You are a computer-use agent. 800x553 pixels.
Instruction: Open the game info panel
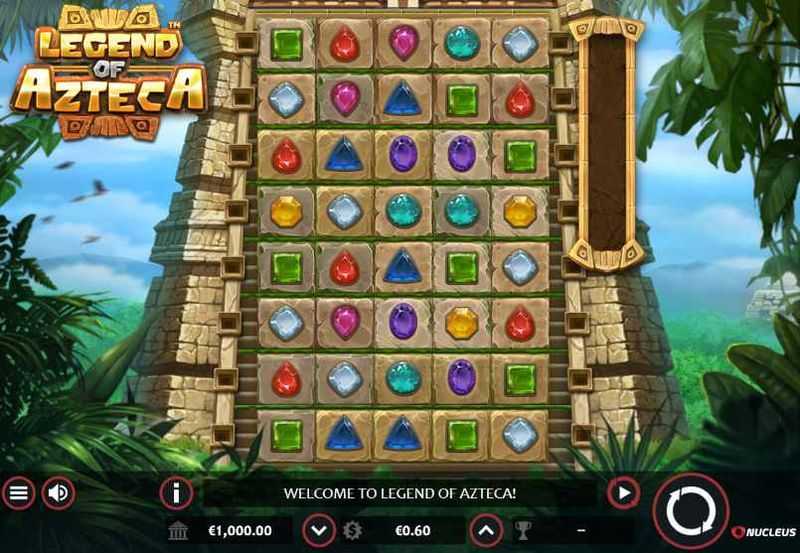pyautogui.click(x=176, y=493)
